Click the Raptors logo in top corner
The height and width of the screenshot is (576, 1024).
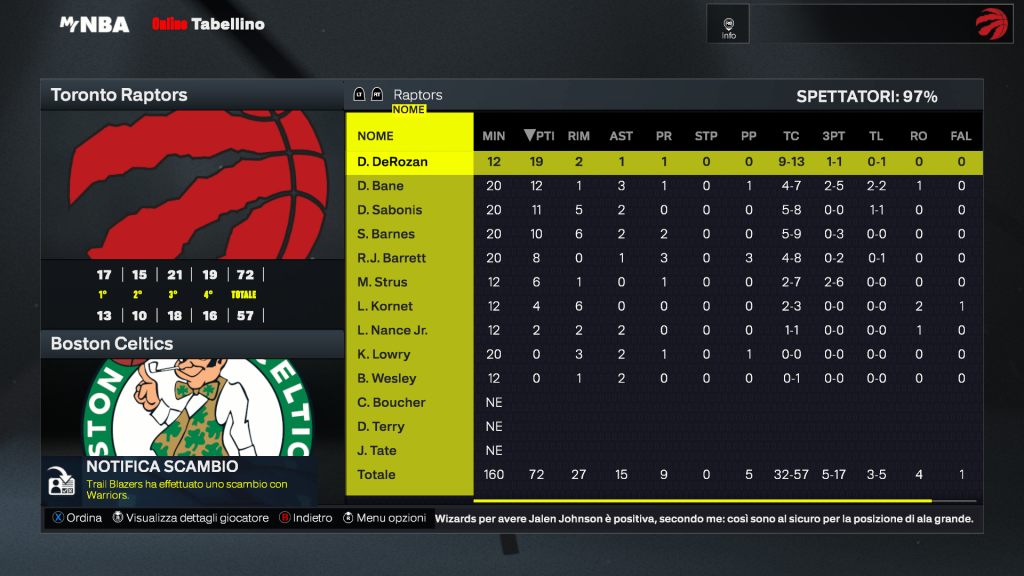[x=992, y=24]
